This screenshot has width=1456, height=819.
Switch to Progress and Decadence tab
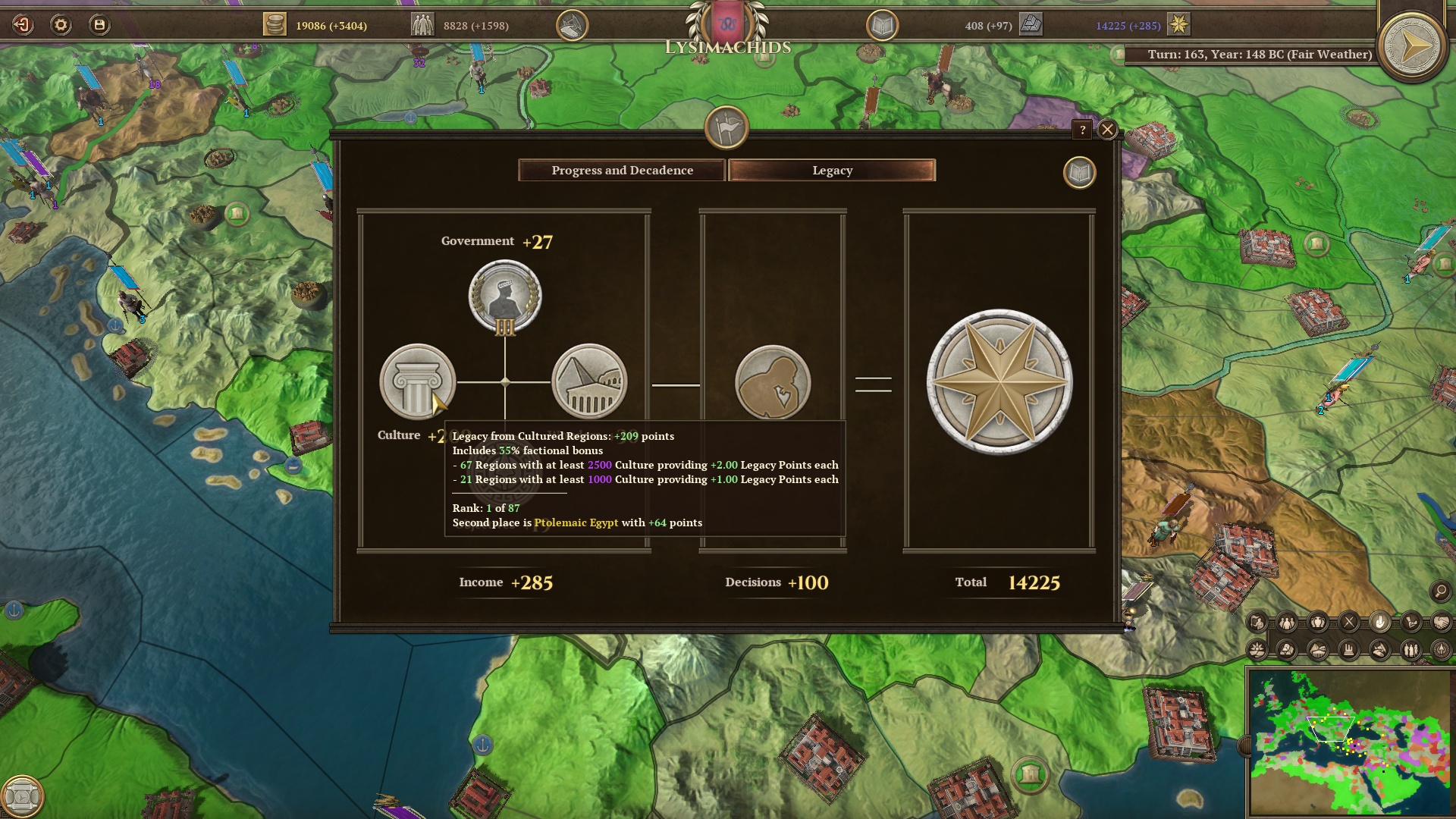point(622,171)
